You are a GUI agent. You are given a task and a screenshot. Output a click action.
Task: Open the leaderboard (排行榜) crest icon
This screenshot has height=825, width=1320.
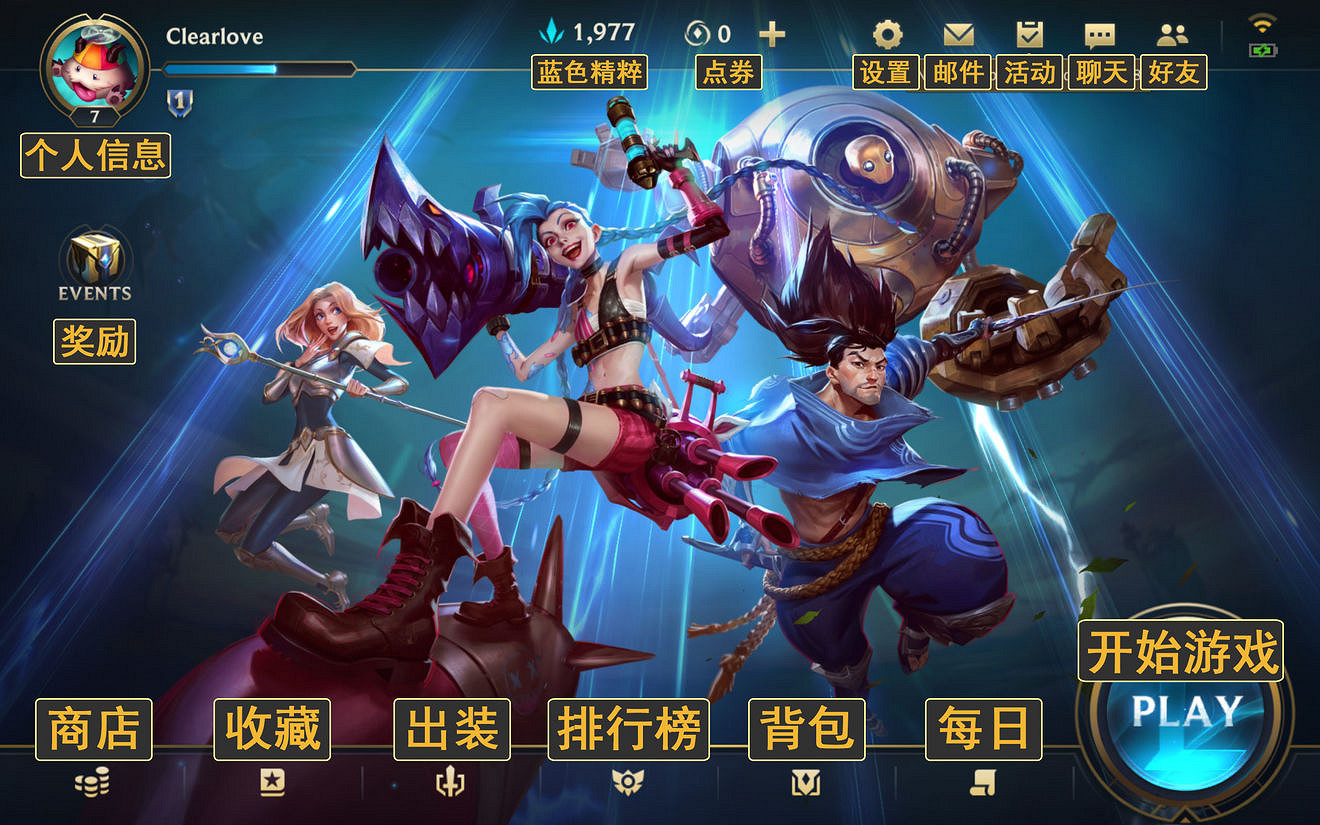(x=628, y=784)
